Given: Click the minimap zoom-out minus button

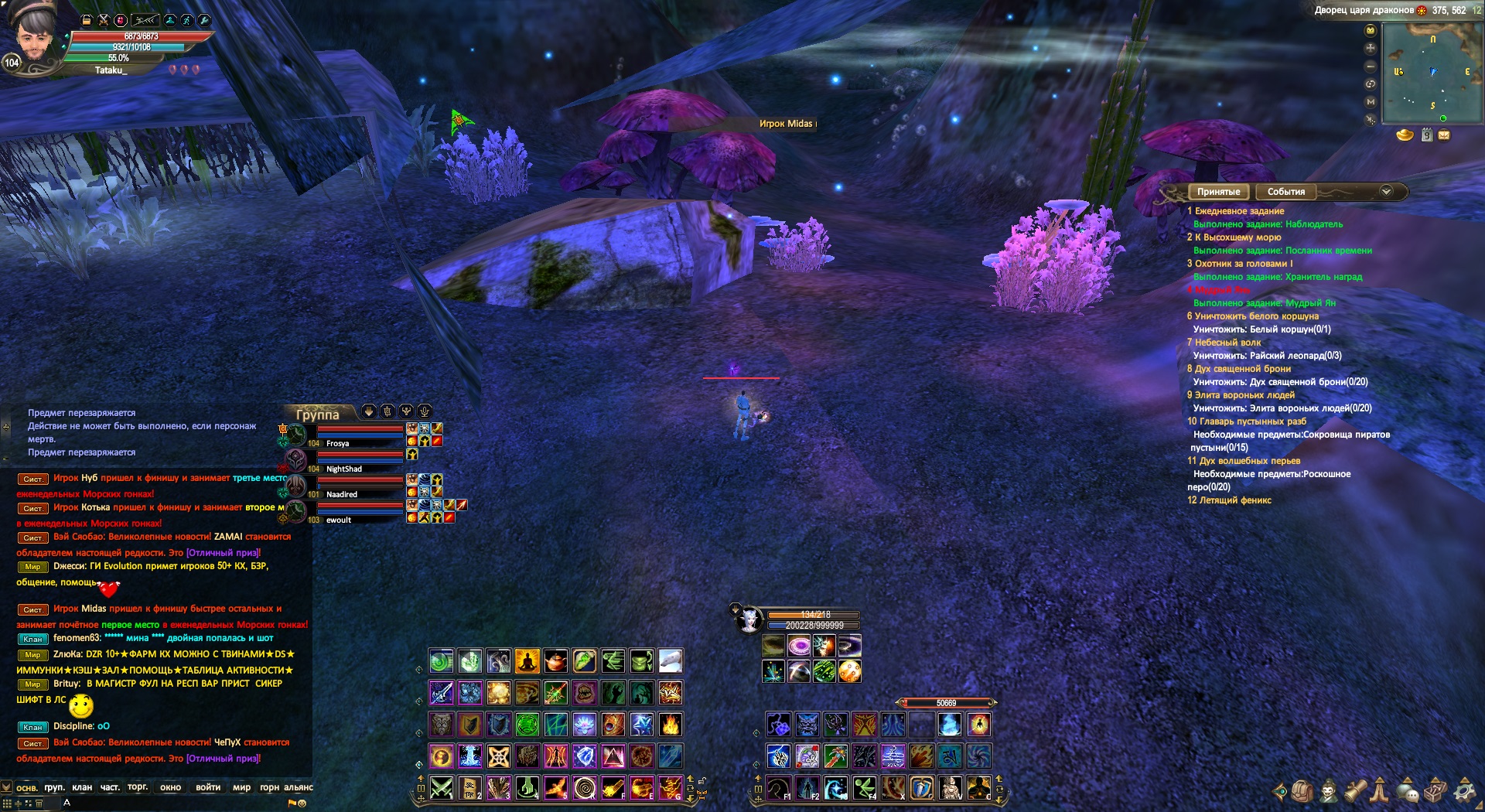Looking at the screenshot, I should (1371, 66).
